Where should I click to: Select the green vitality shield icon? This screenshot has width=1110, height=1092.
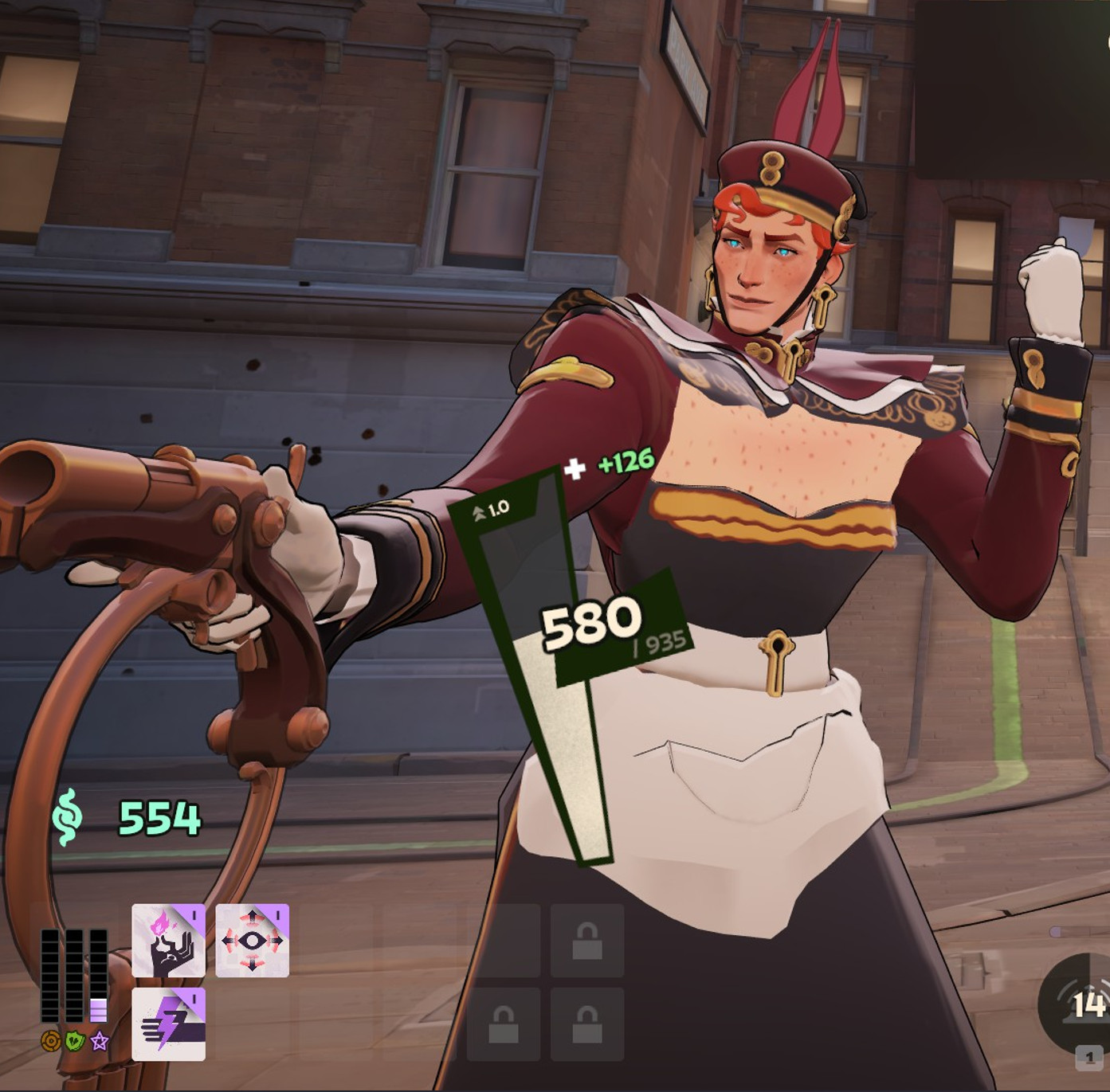[x=75, y=1041]
